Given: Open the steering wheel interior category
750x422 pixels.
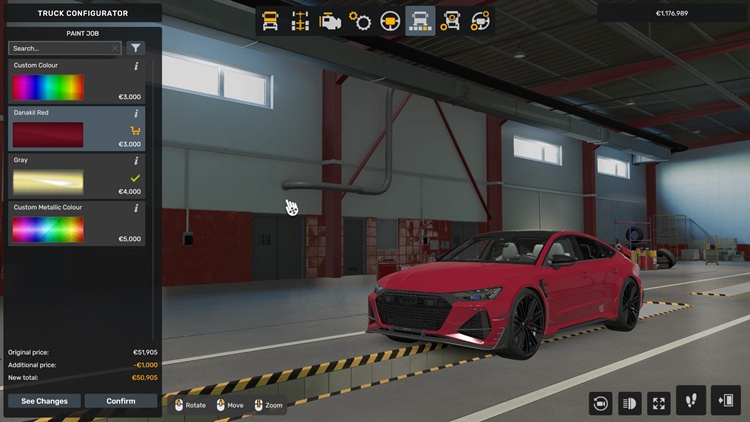Looking at the screenshot, I should click(x=390, y=21).
